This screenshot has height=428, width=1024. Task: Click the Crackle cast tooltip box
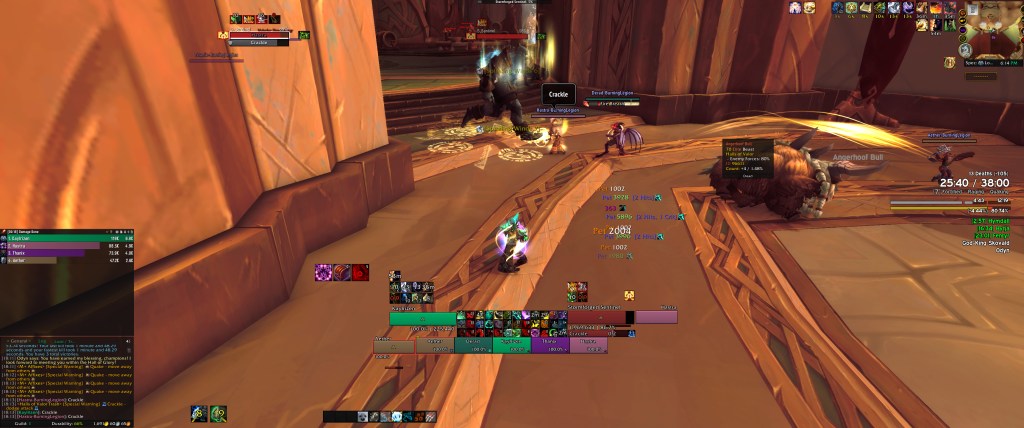coord(559,94)
